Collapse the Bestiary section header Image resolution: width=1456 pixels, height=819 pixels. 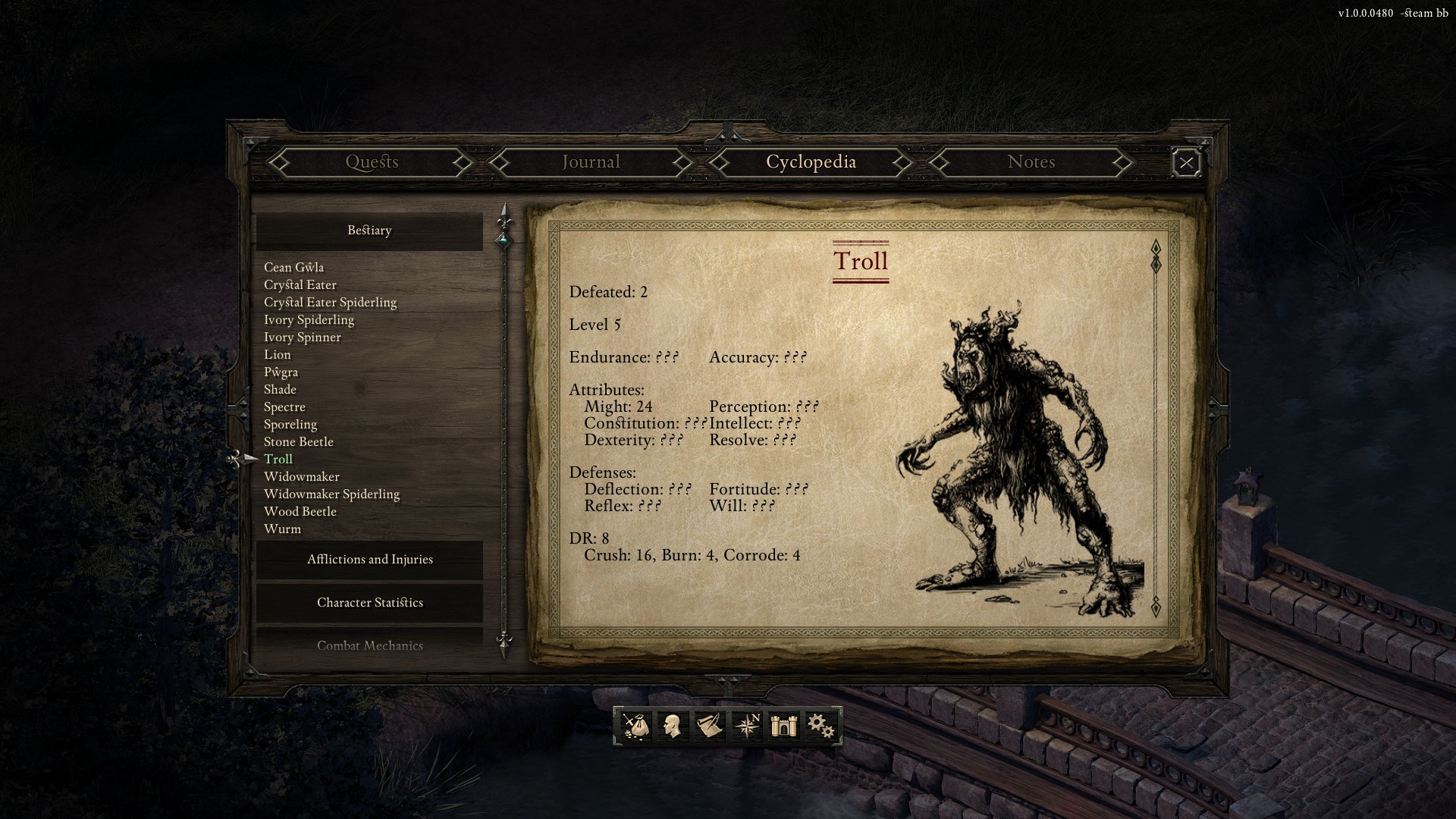coord(369,231)
